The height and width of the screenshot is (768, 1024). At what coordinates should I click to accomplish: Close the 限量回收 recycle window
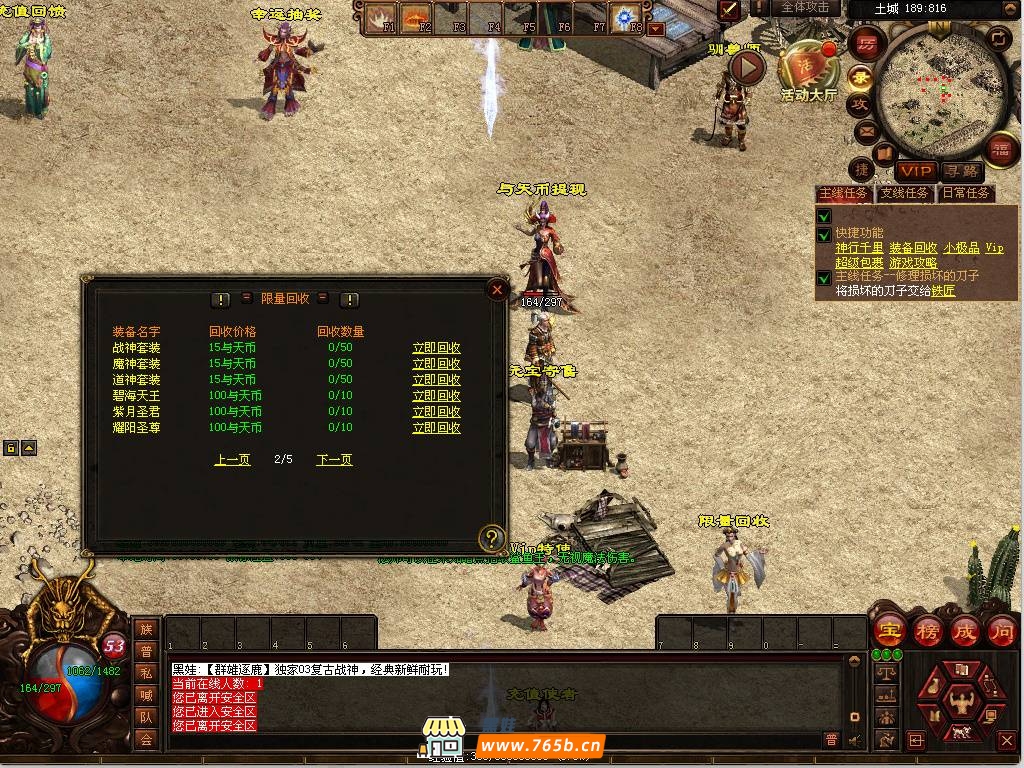point(497,290)
